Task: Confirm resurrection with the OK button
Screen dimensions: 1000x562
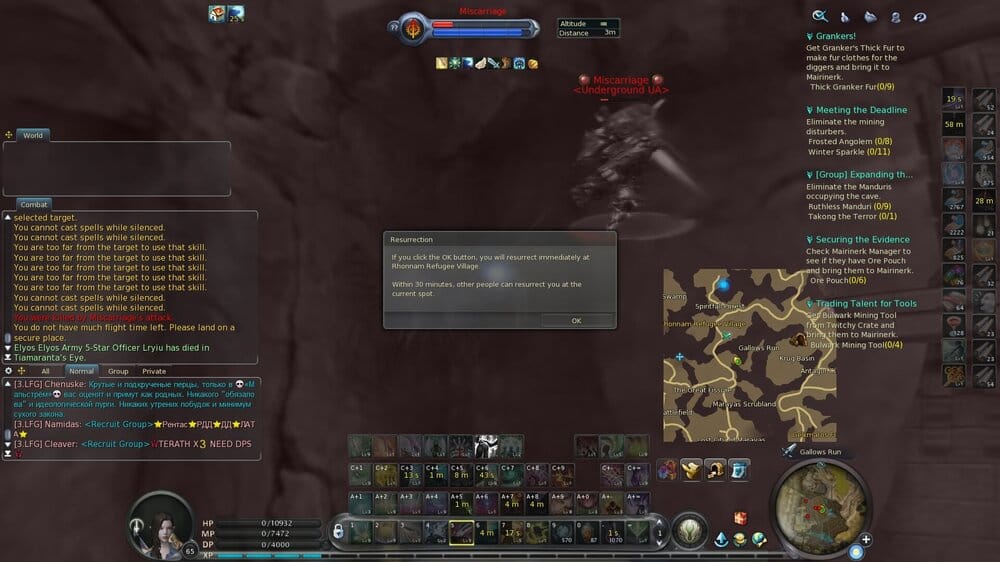Action: tap(576, 320)
